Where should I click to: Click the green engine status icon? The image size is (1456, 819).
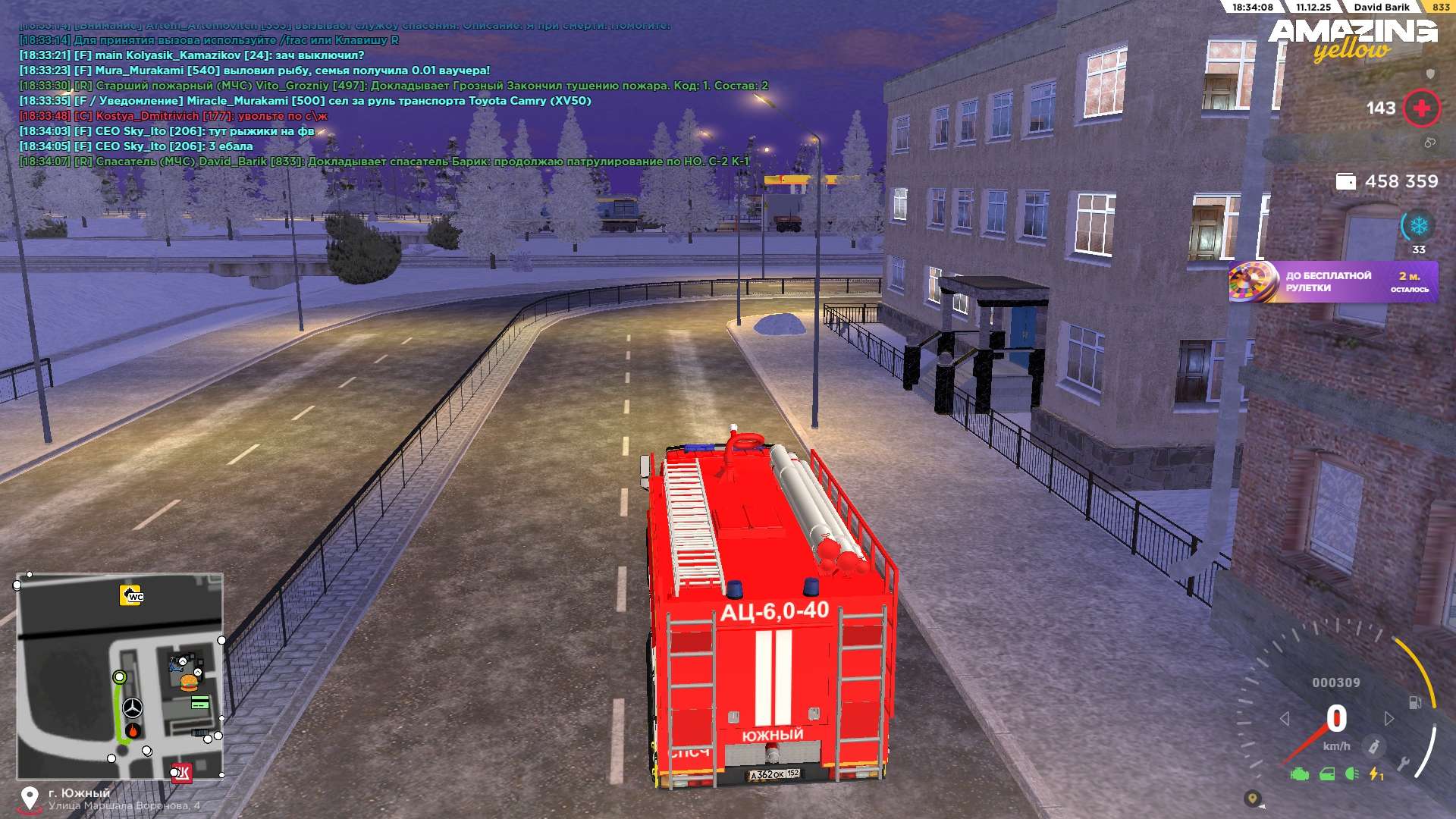(x=1300, y=774)
